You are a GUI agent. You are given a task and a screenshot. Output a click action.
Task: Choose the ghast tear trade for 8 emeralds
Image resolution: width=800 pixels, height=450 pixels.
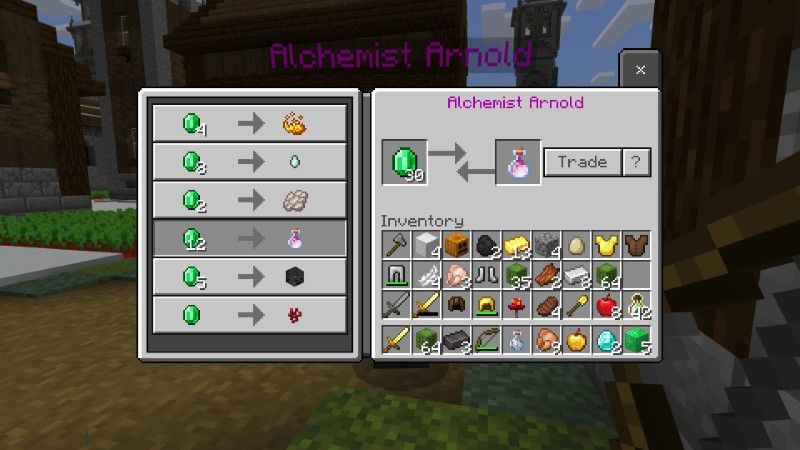(250, 161)
